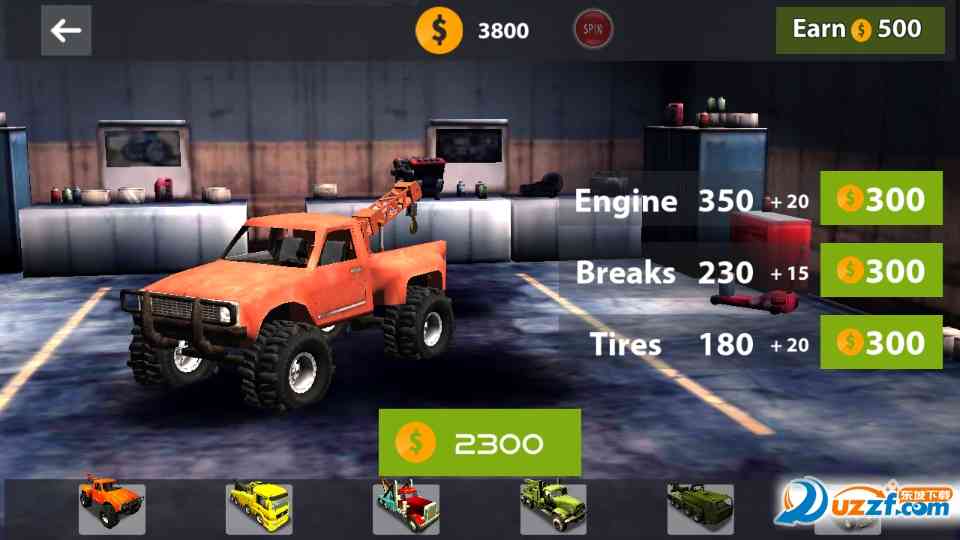Viewport: 960px width, 540px height.
Task: Purchase the Breaks upgrade for 300
Action: point(881,271)
